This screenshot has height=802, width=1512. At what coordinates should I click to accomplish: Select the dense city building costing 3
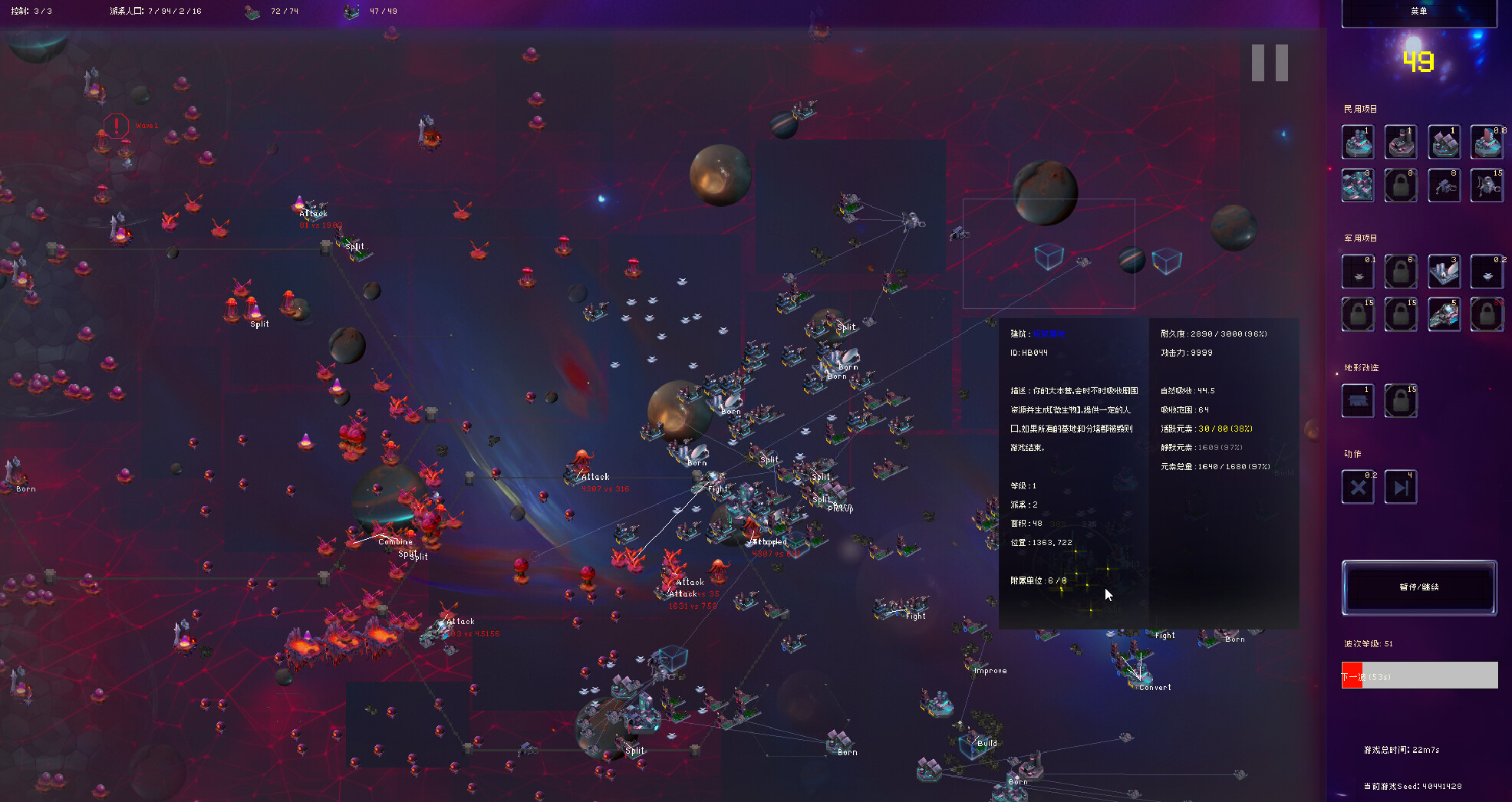point(1358,186)
